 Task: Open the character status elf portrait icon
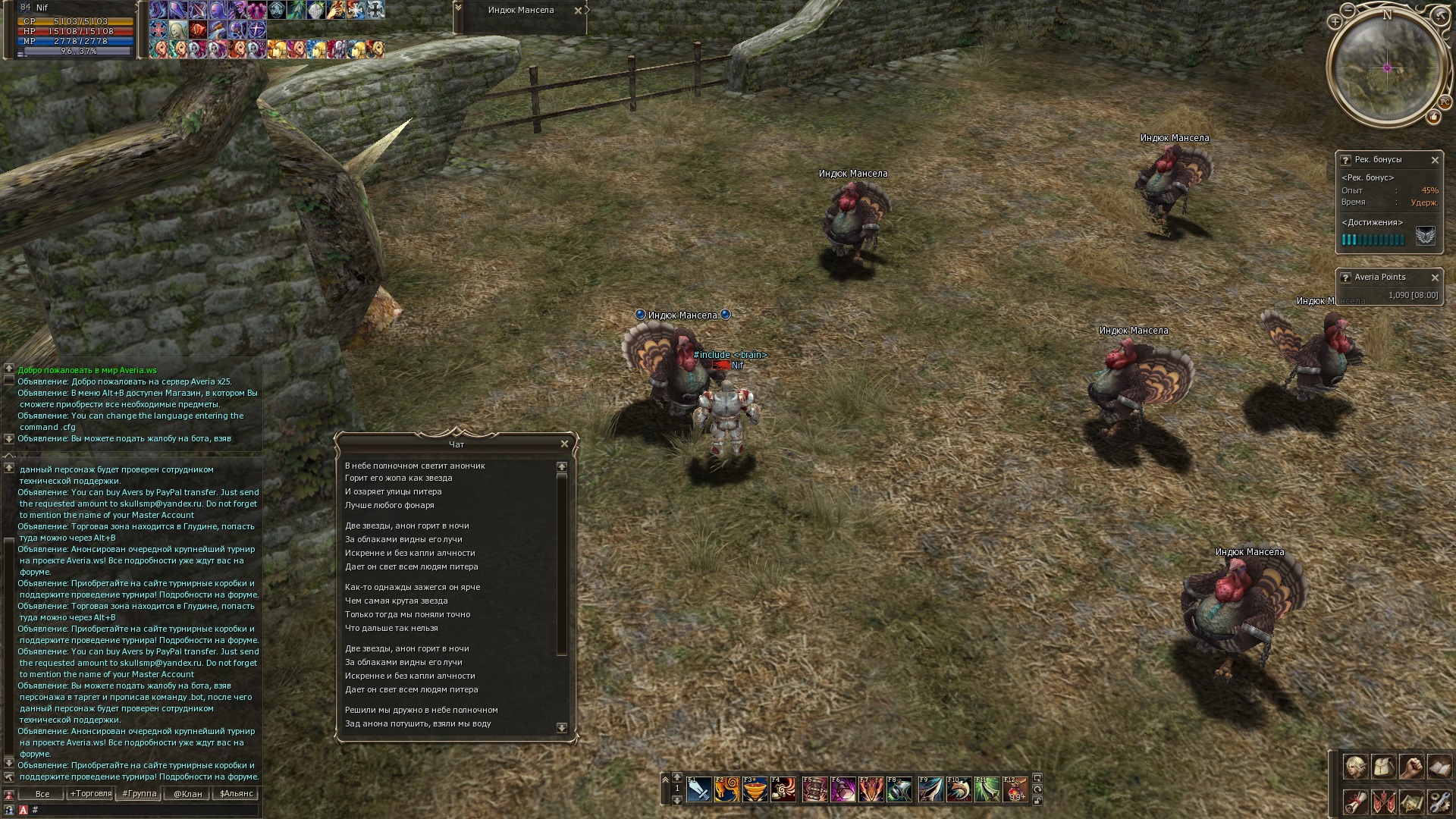(1355, 767)
